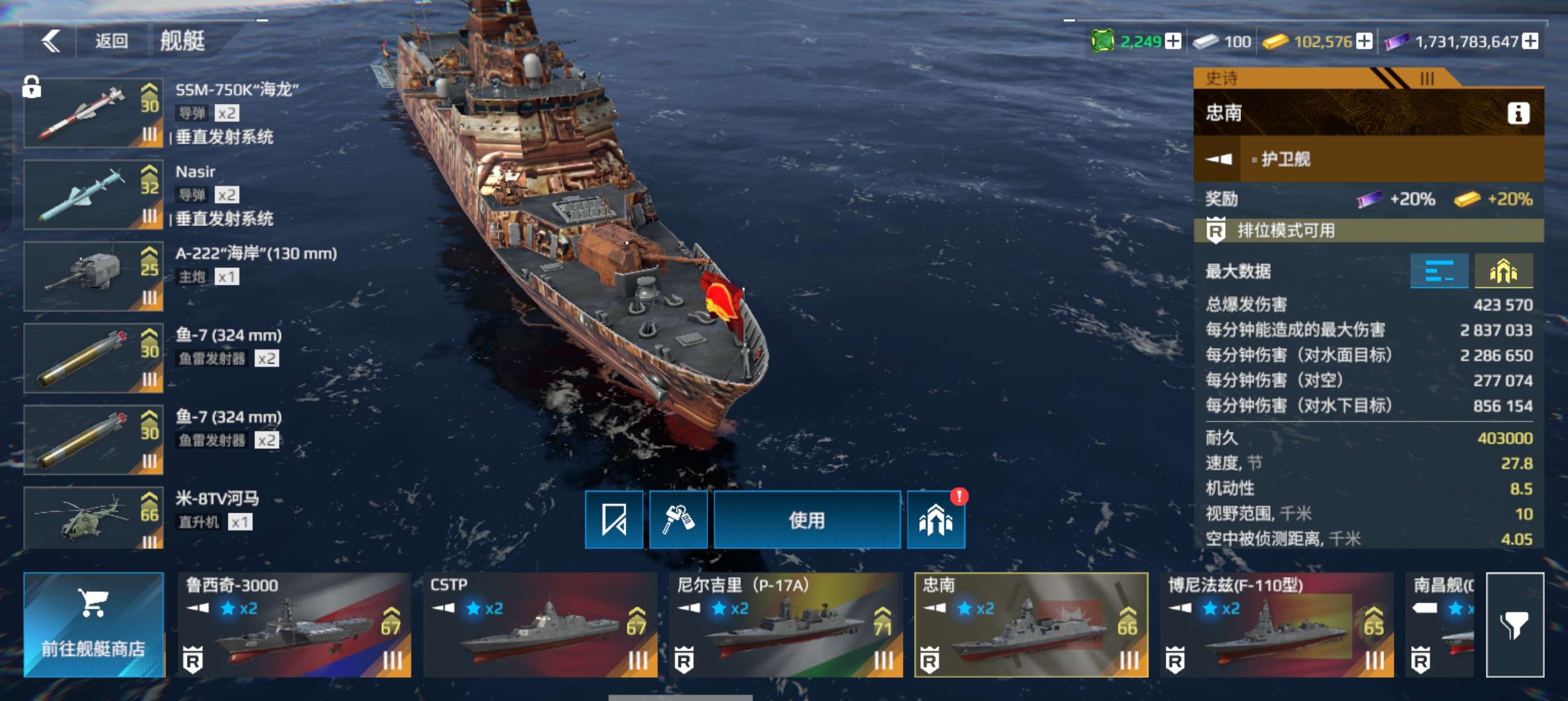Open the SSM-750K 海龙 missile slot

[x=94, y=113]
